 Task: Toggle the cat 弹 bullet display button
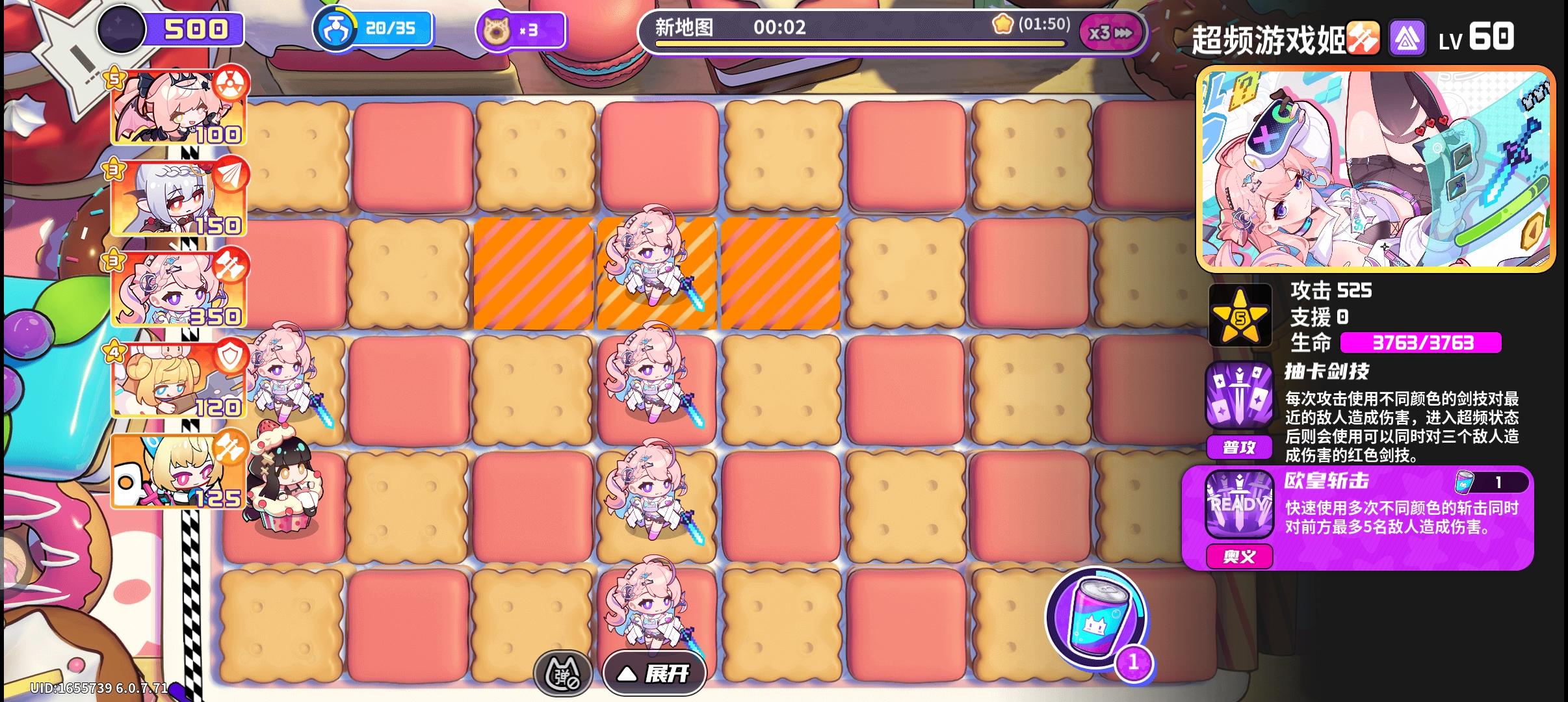pyautogui.click(x=563, y=673)
